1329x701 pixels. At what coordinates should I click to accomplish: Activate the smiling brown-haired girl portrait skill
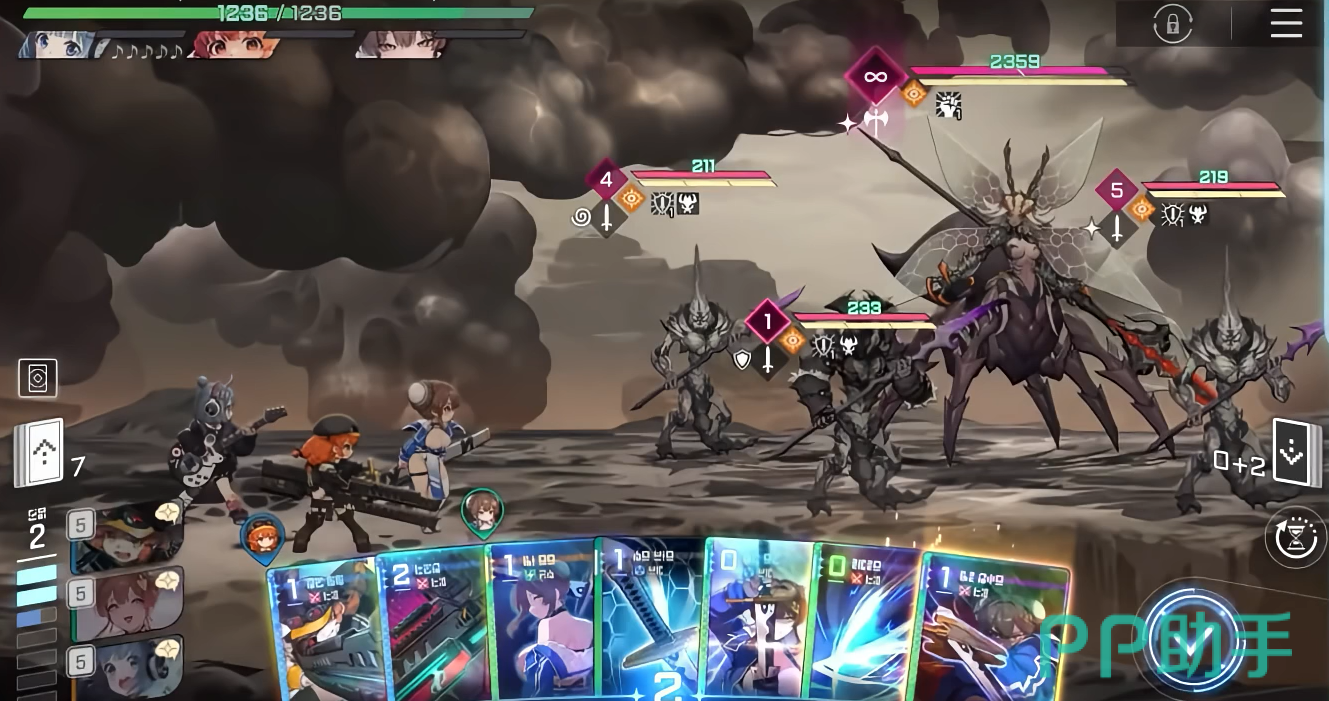[x=128, y=604]
